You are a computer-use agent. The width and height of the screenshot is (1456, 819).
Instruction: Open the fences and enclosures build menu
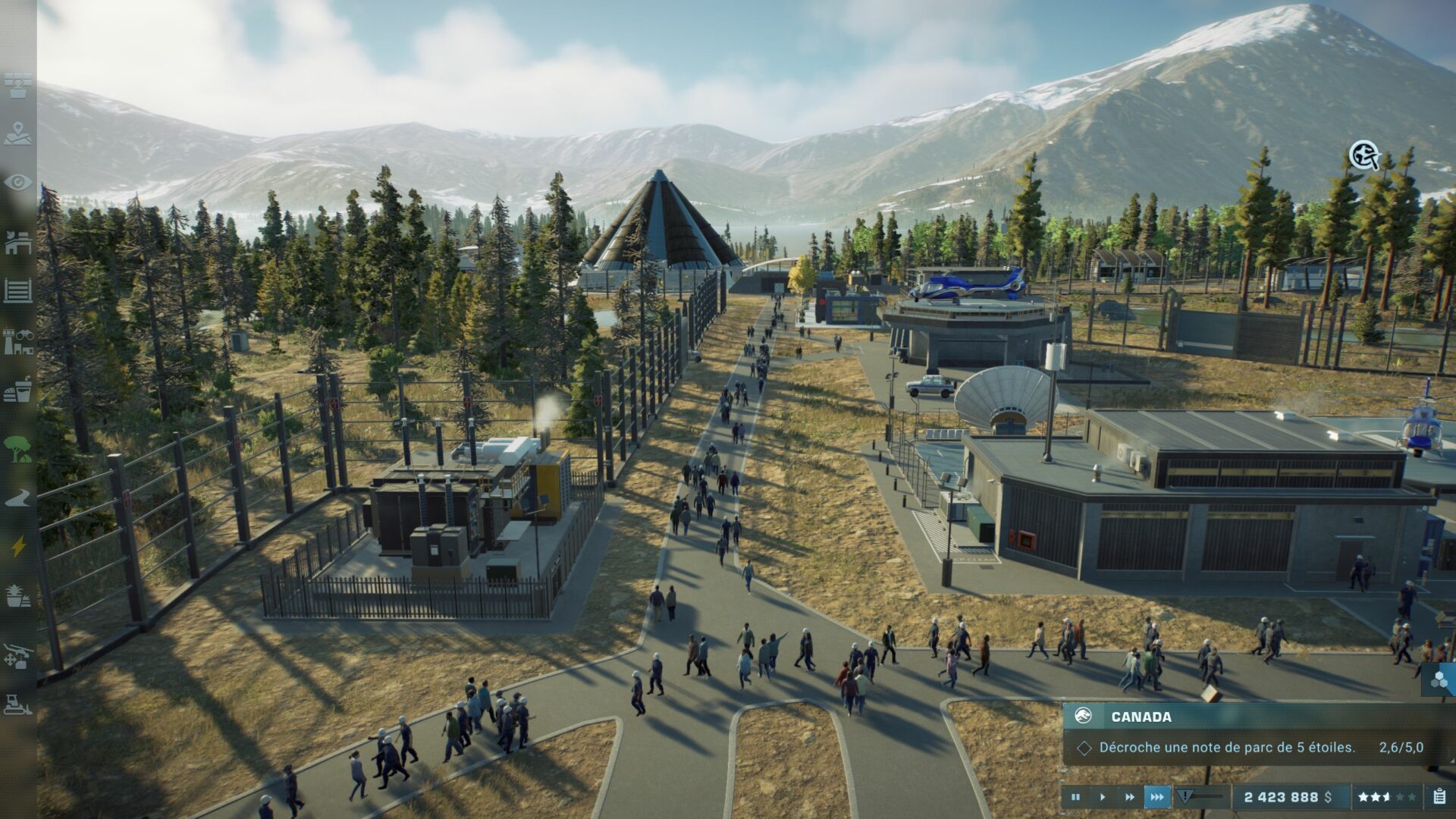(18, 290)
